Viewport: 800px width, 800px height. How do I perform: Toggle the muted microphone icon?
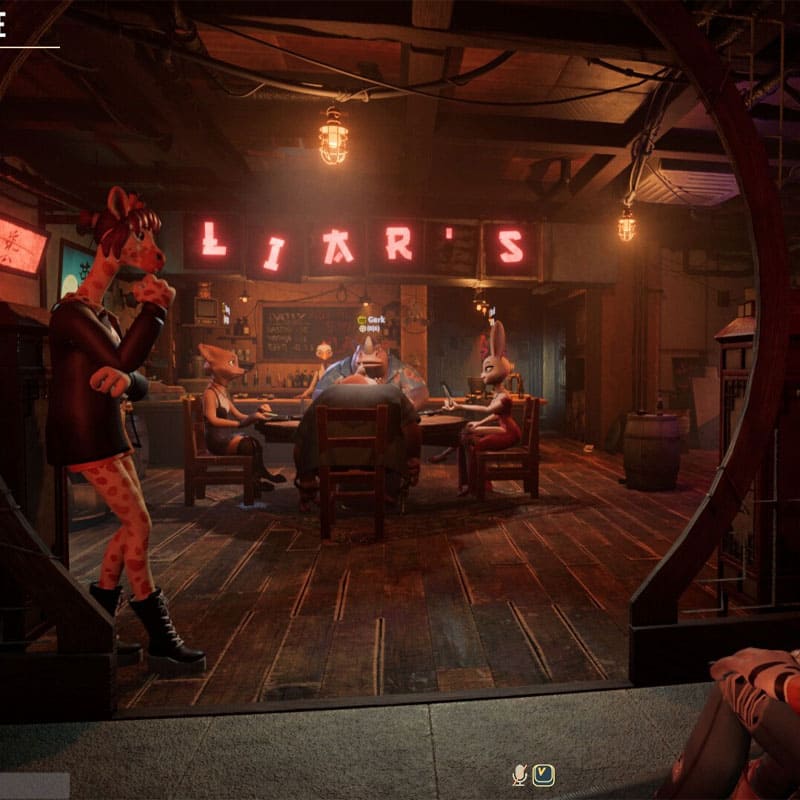[x=520, y=774]
